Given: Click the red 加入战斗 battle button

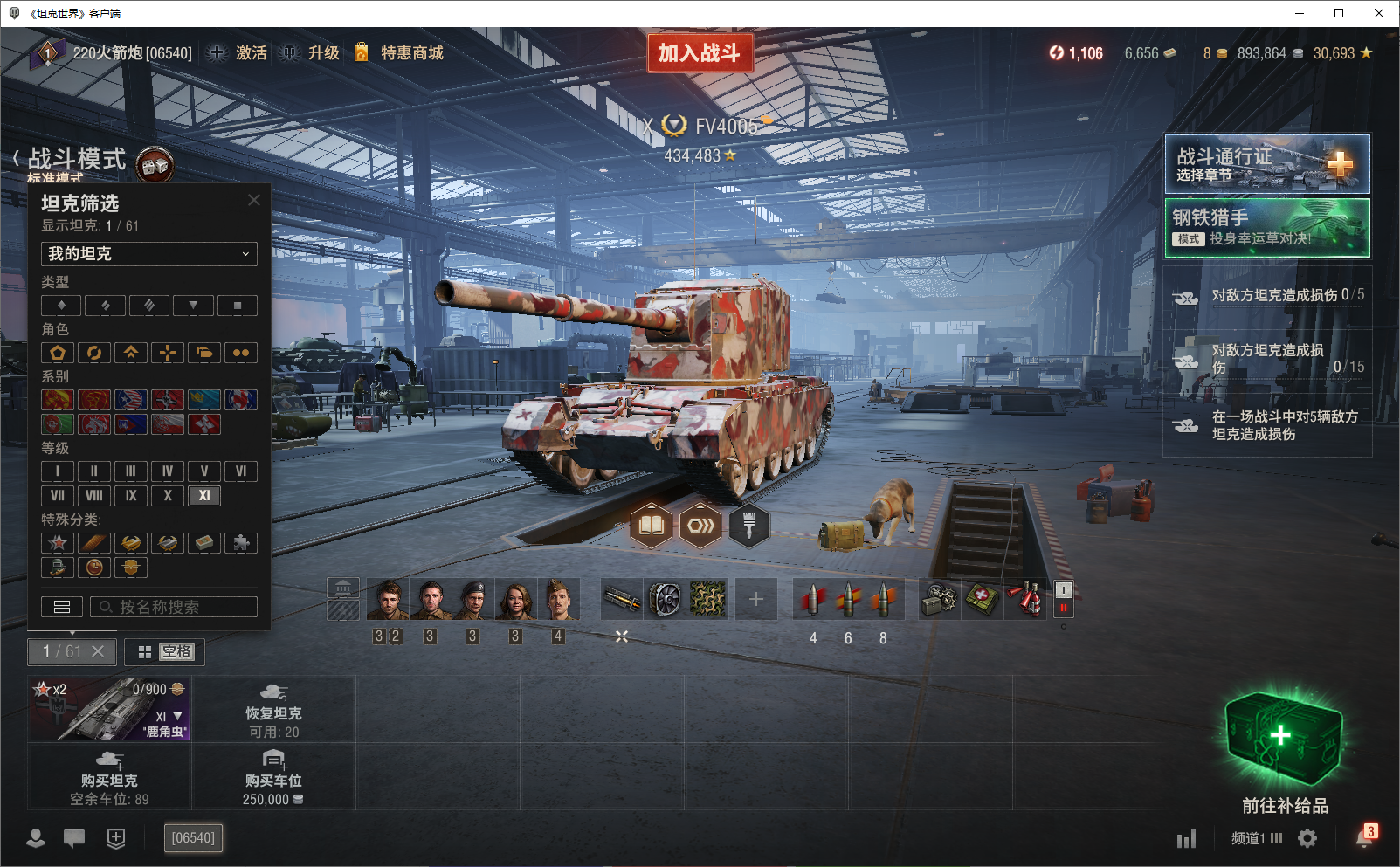Looking at the screenshot, I should [700, 53].
